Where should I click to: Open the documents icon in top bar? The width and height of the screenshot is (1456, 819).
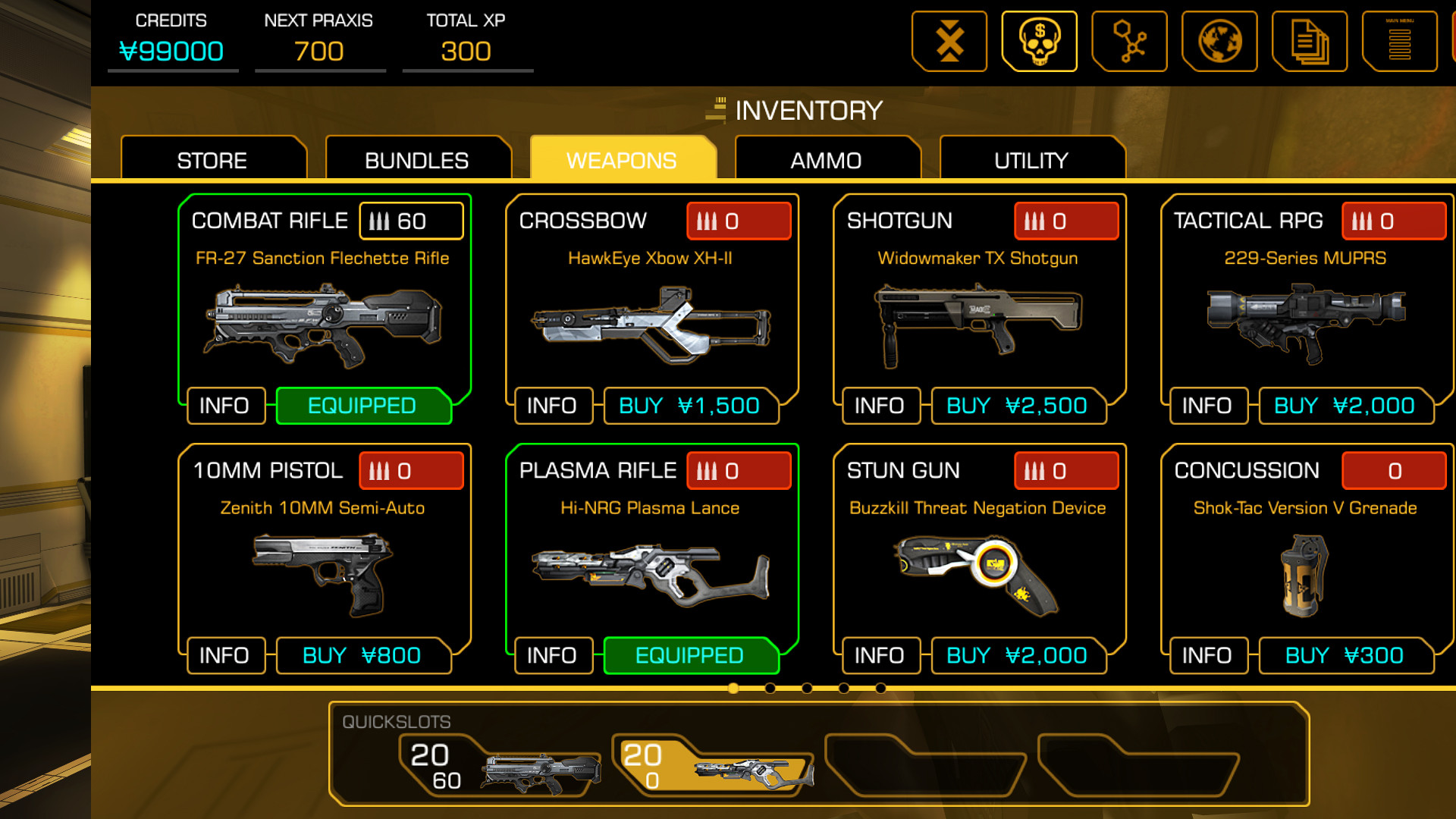[1310, 42]
